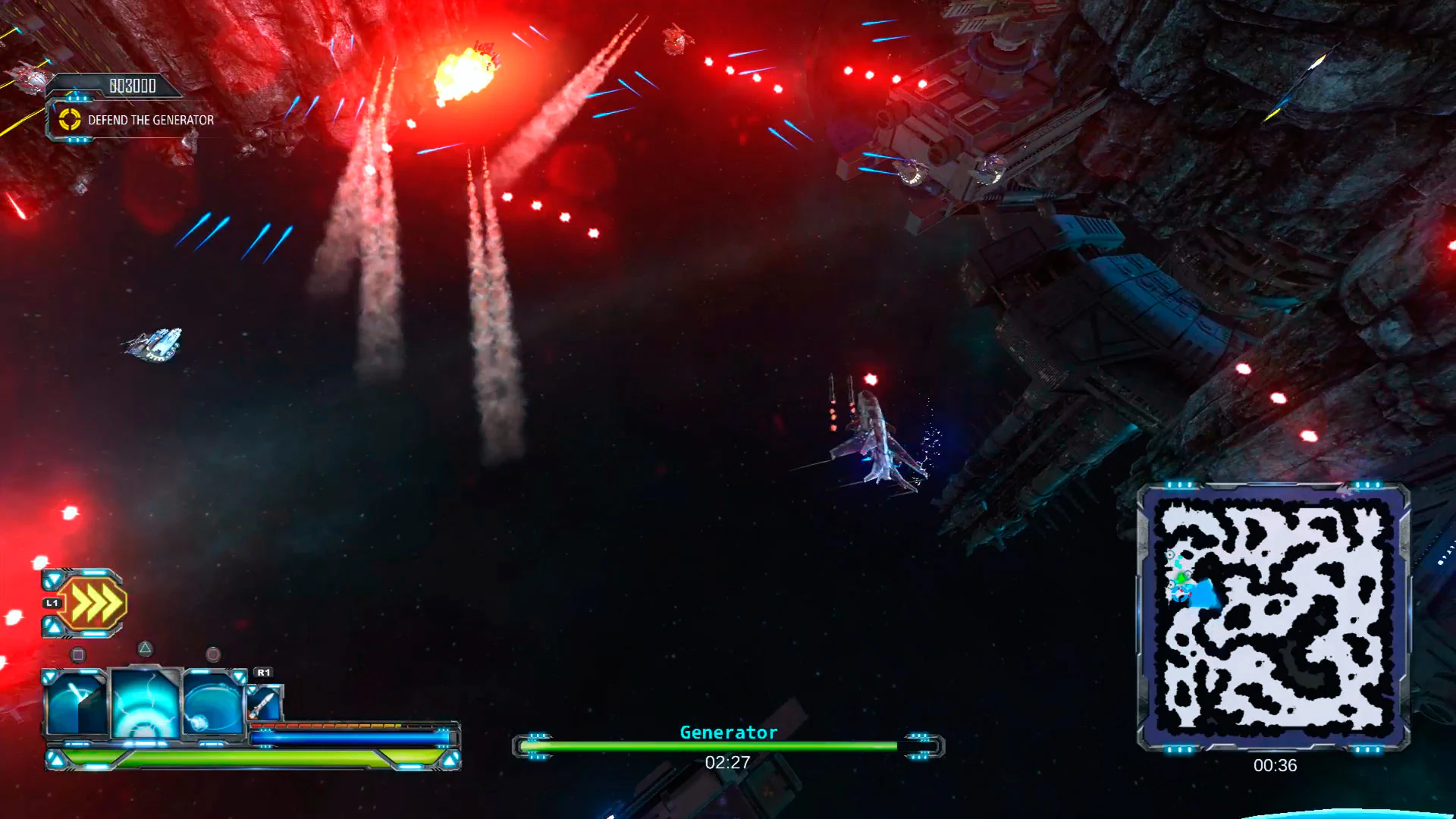The width and height of the screenshot is (1456, 819).
Task: Click the yellow objective marker icon
Action: pyautogui.click(x=69, y=119)
